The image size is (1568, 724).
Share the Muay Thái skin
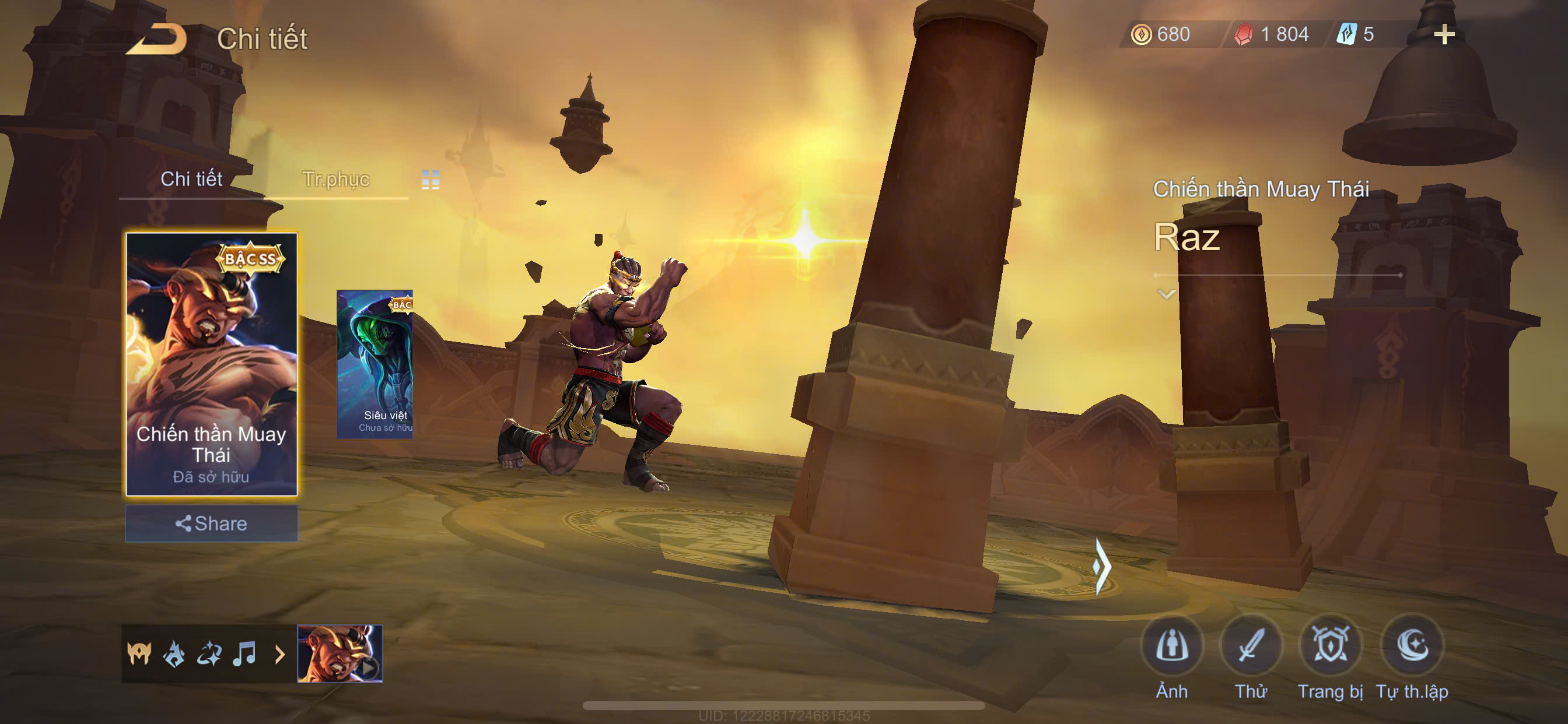pos(211,523)
